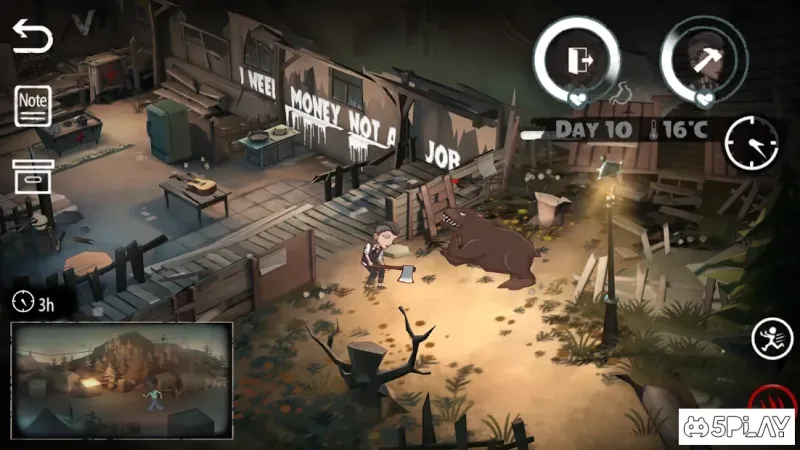Viewport: 800px width, 450px height.
Task: Go back with the return arrow
Action: click(32, 38)
